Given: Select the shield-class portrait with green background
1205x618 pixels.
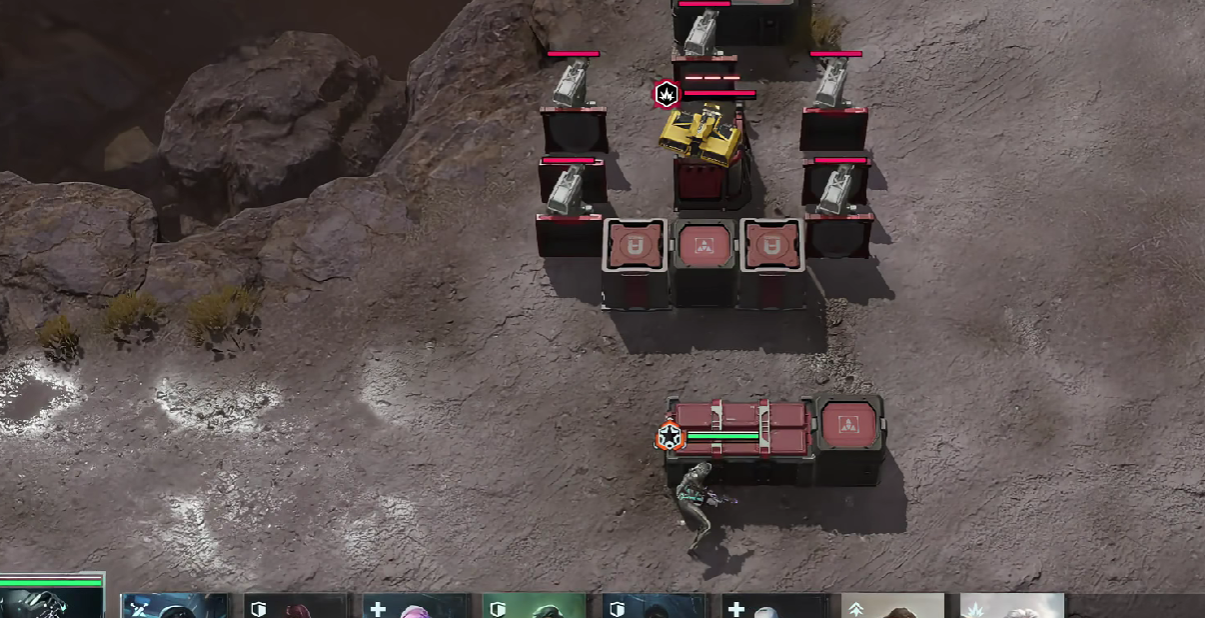Looking at the screenshot, I should (534, 606).
